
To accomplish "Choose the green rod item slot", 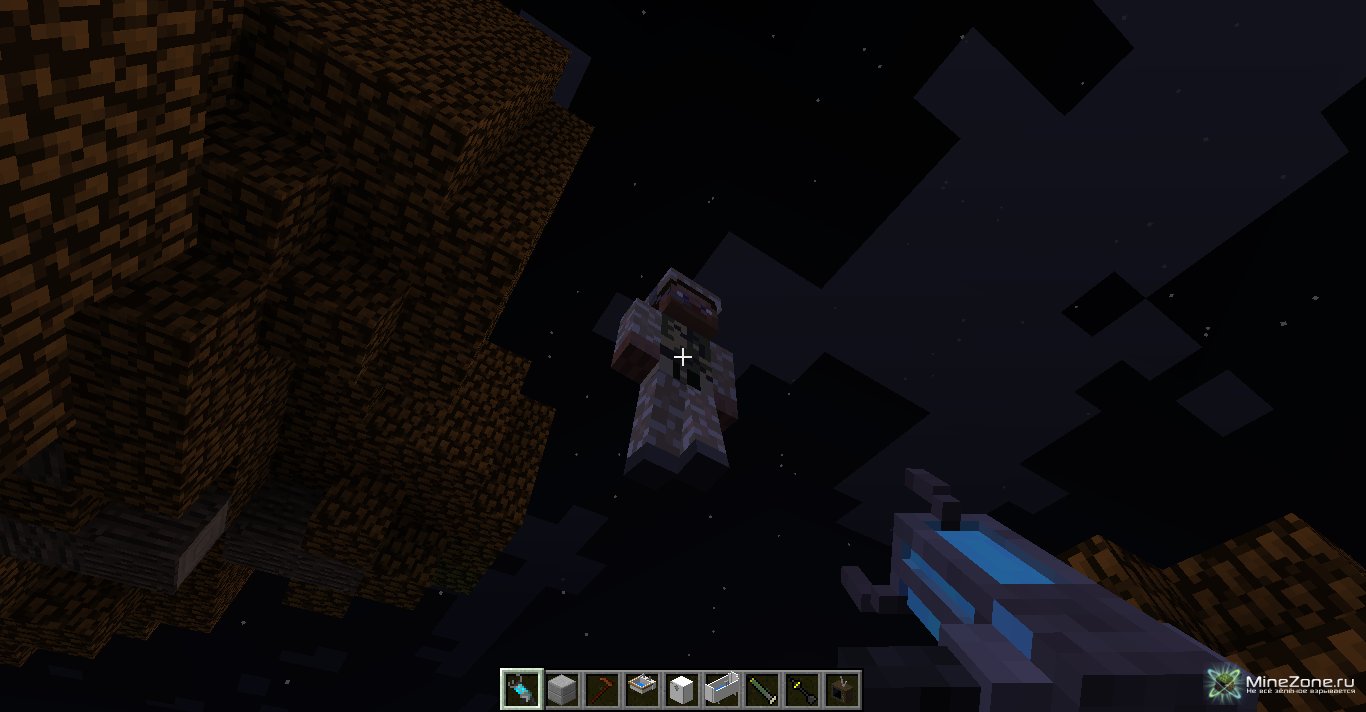I will point(761,689).
